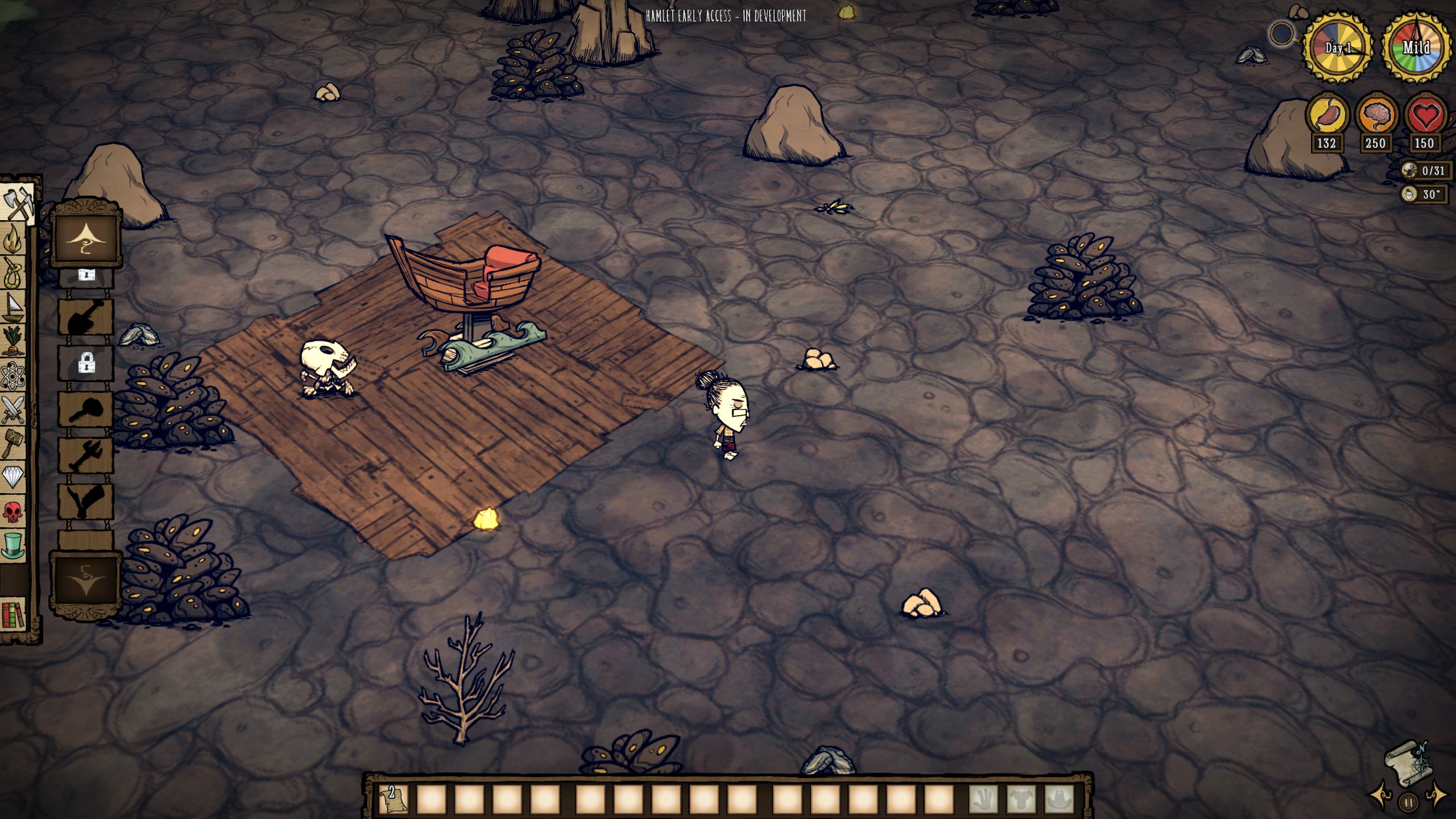Switch to the Dress top hat tab
The image size is (1456, 819).
(x=14, y=545)
